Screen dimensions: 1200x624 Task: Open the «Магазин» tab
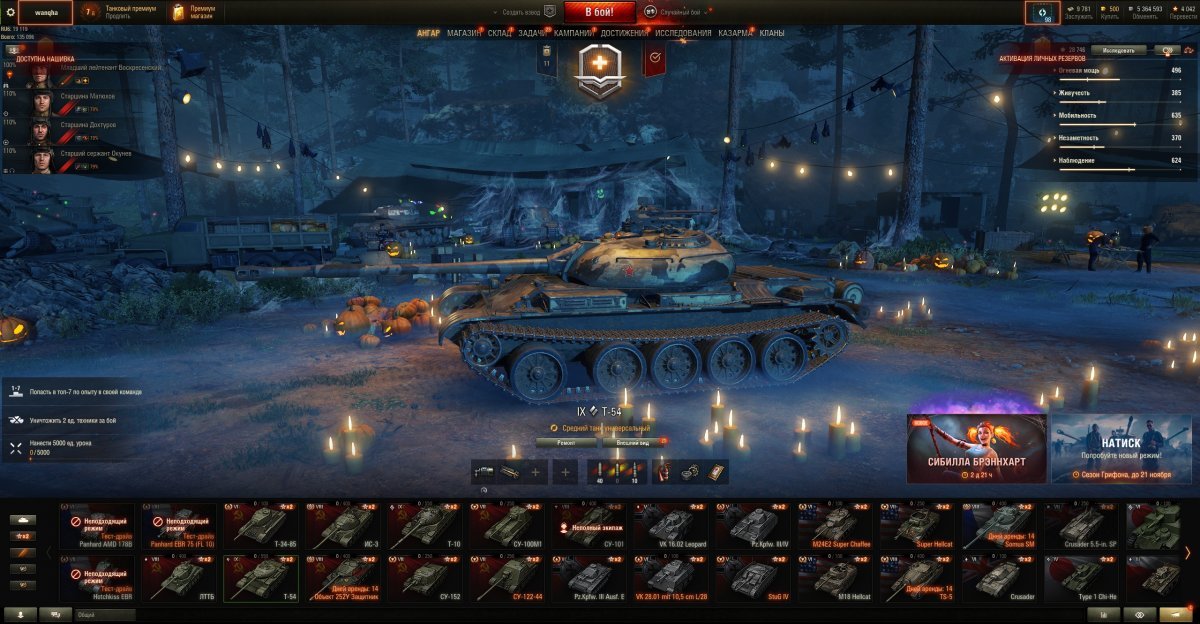[464, 33]
